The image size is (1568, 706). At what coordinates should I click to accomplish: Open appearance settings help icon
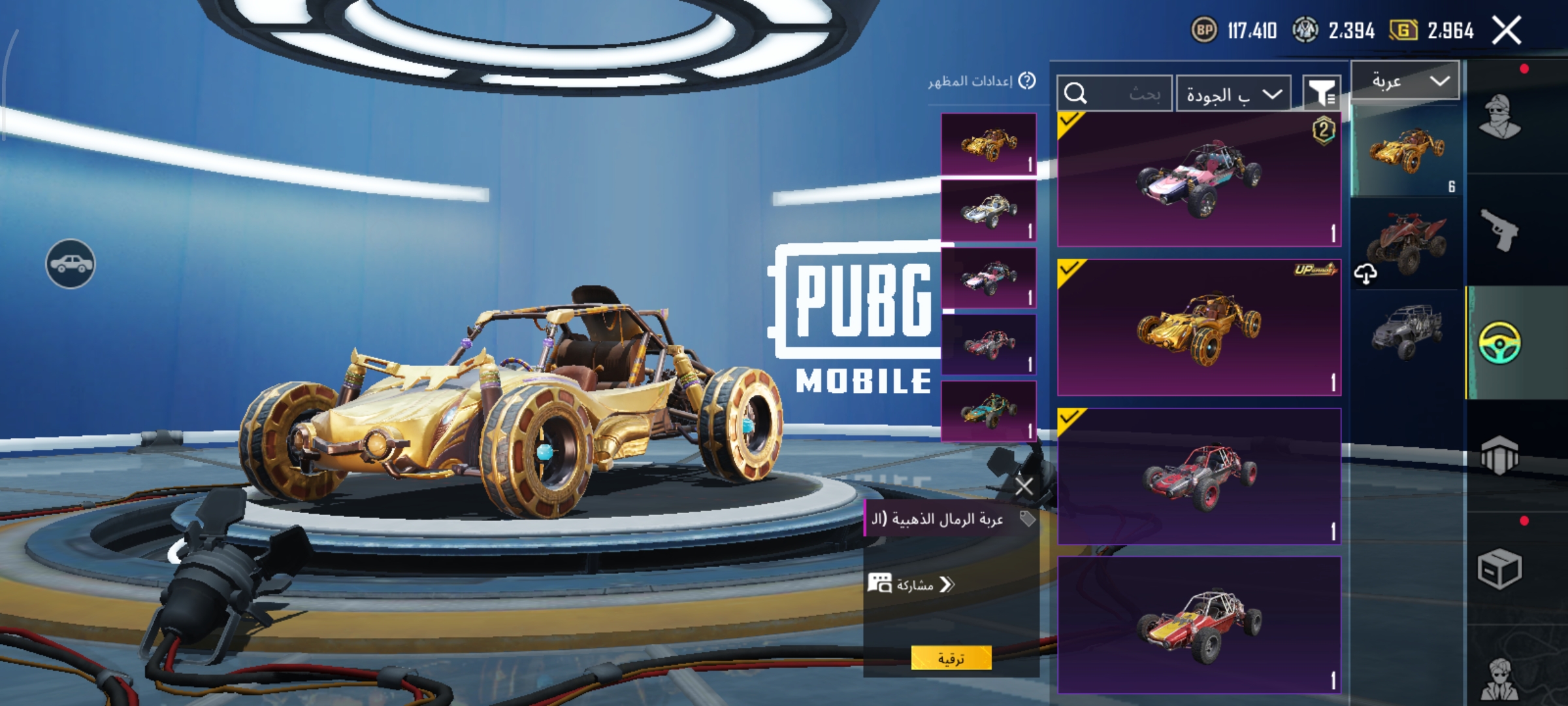coord(1027,81)
